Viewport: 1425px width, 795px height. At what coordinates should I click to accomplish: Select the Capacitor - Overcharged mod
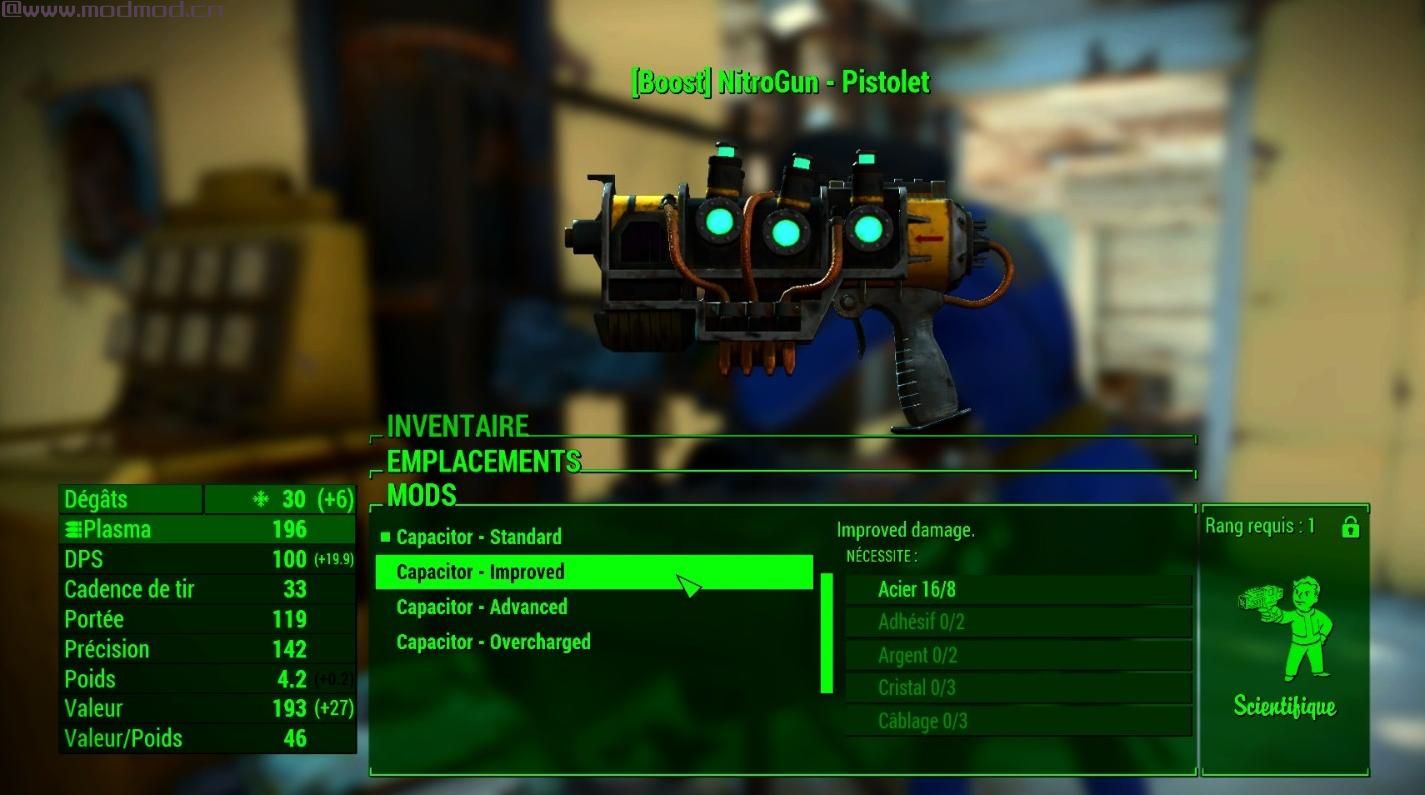click(x=493, y=642)
